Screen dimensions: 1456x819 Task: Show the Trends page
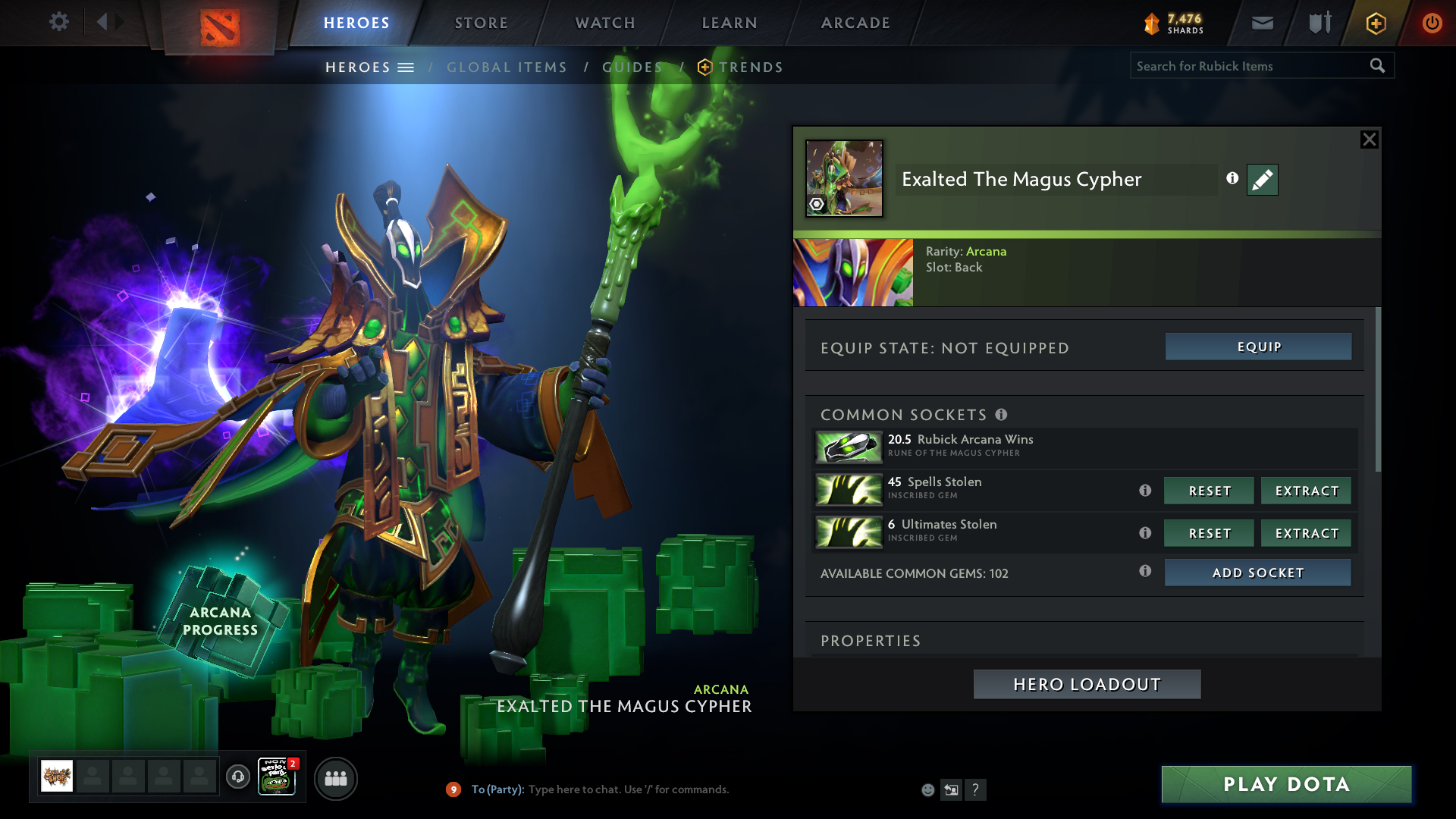tap(750, 67)
